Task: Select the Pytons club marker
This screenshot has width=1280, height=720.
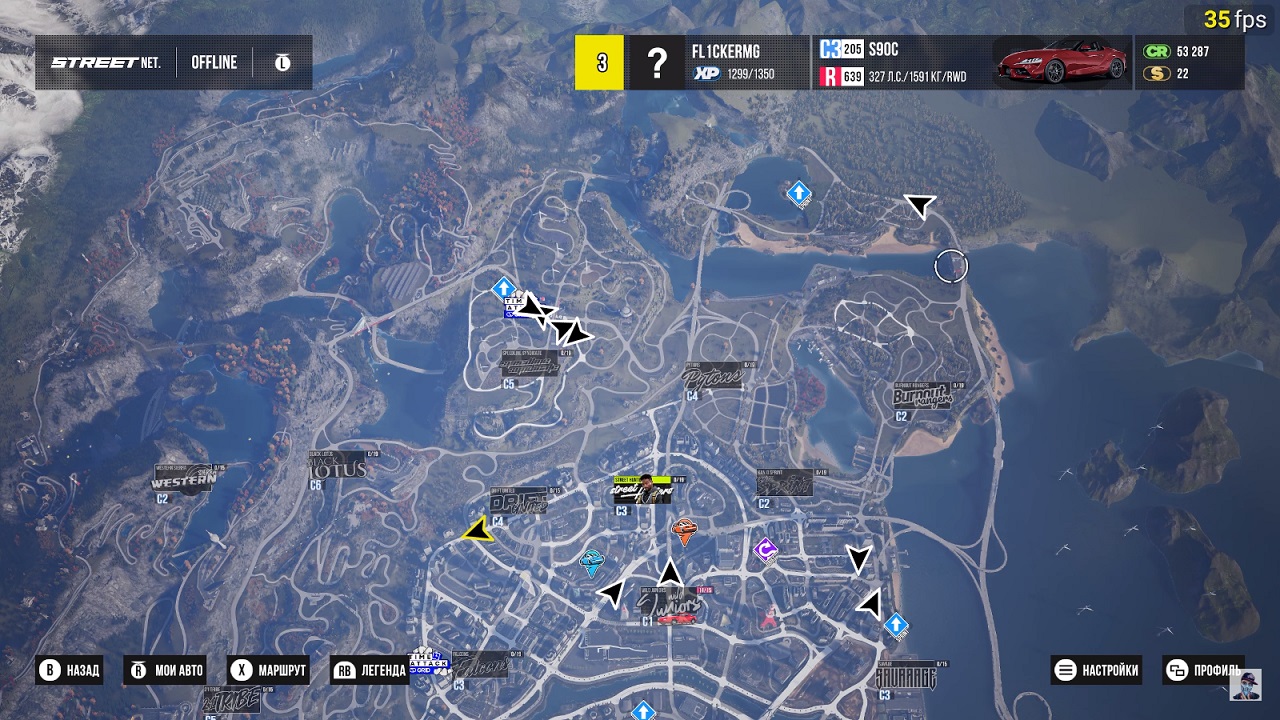Action: 712,378
